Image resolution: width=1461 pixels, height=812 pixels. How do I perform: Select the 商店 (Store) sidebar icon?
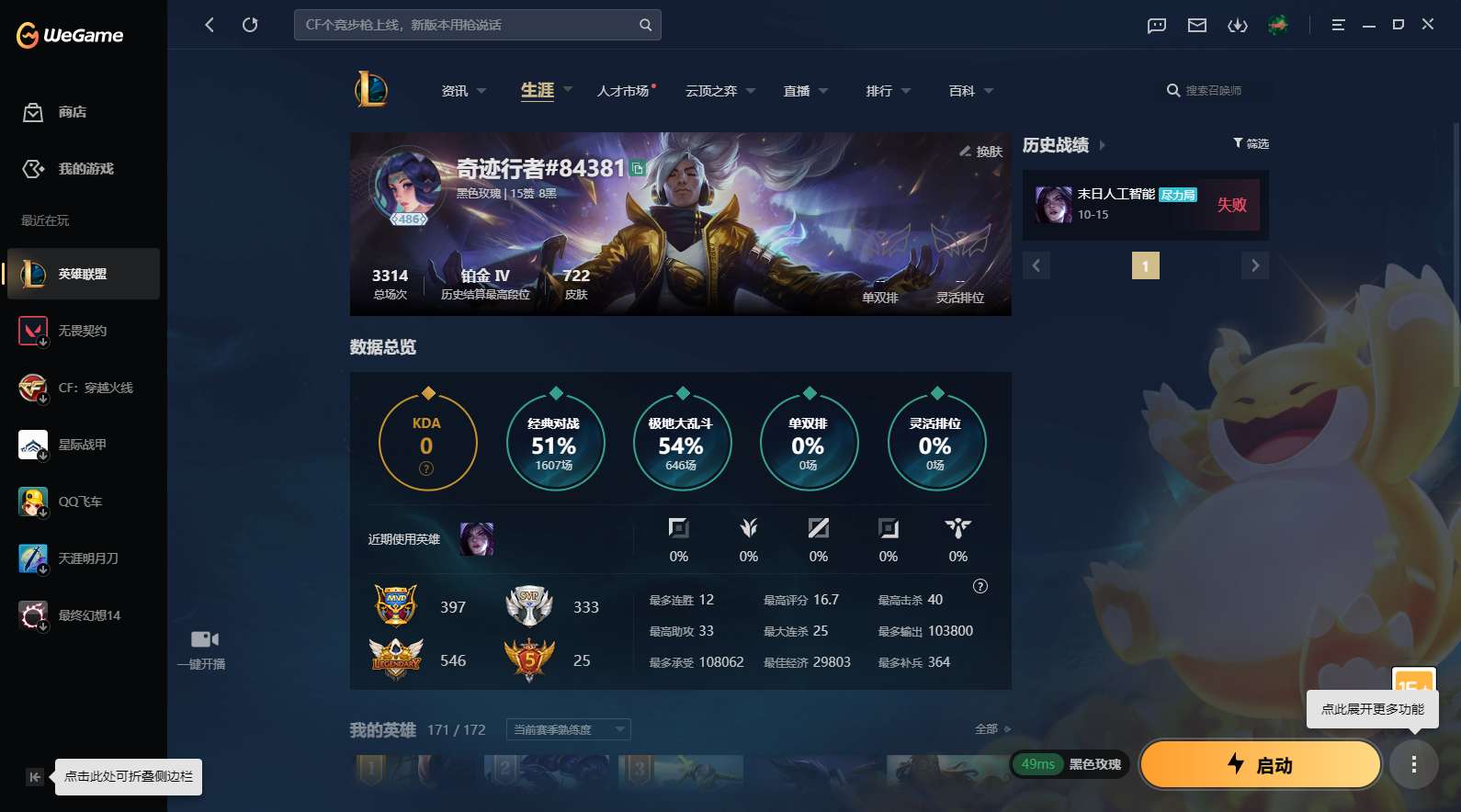33,112
